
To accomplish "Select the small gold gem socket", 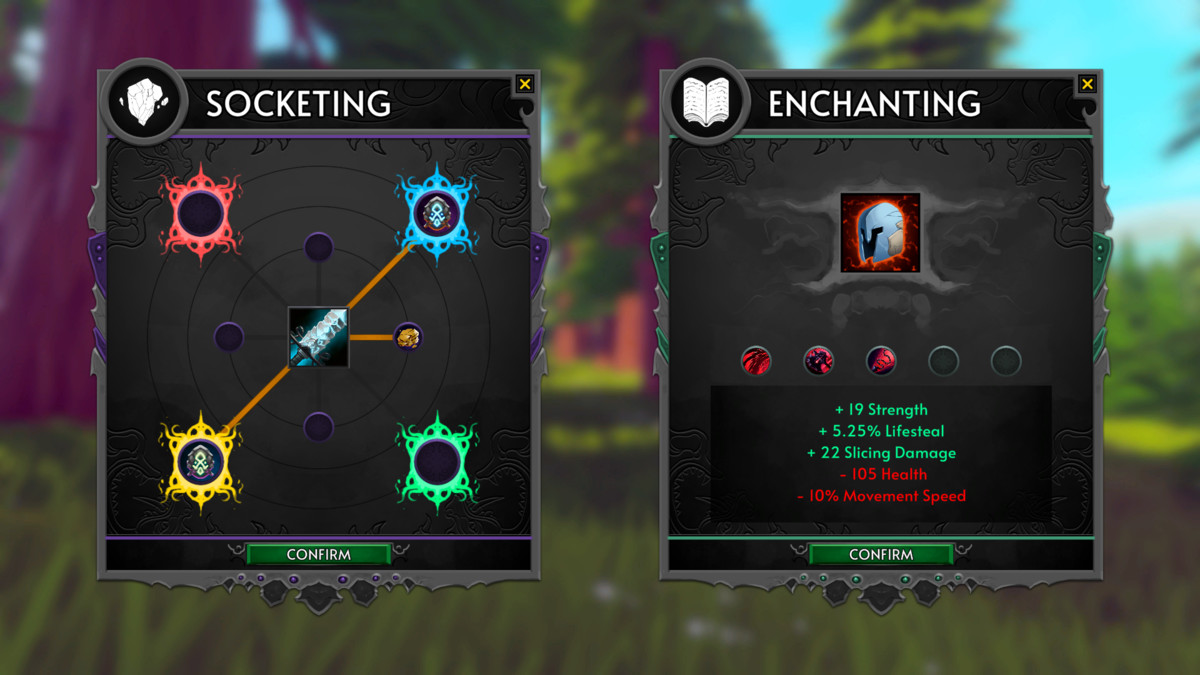I will coord(407,337).
